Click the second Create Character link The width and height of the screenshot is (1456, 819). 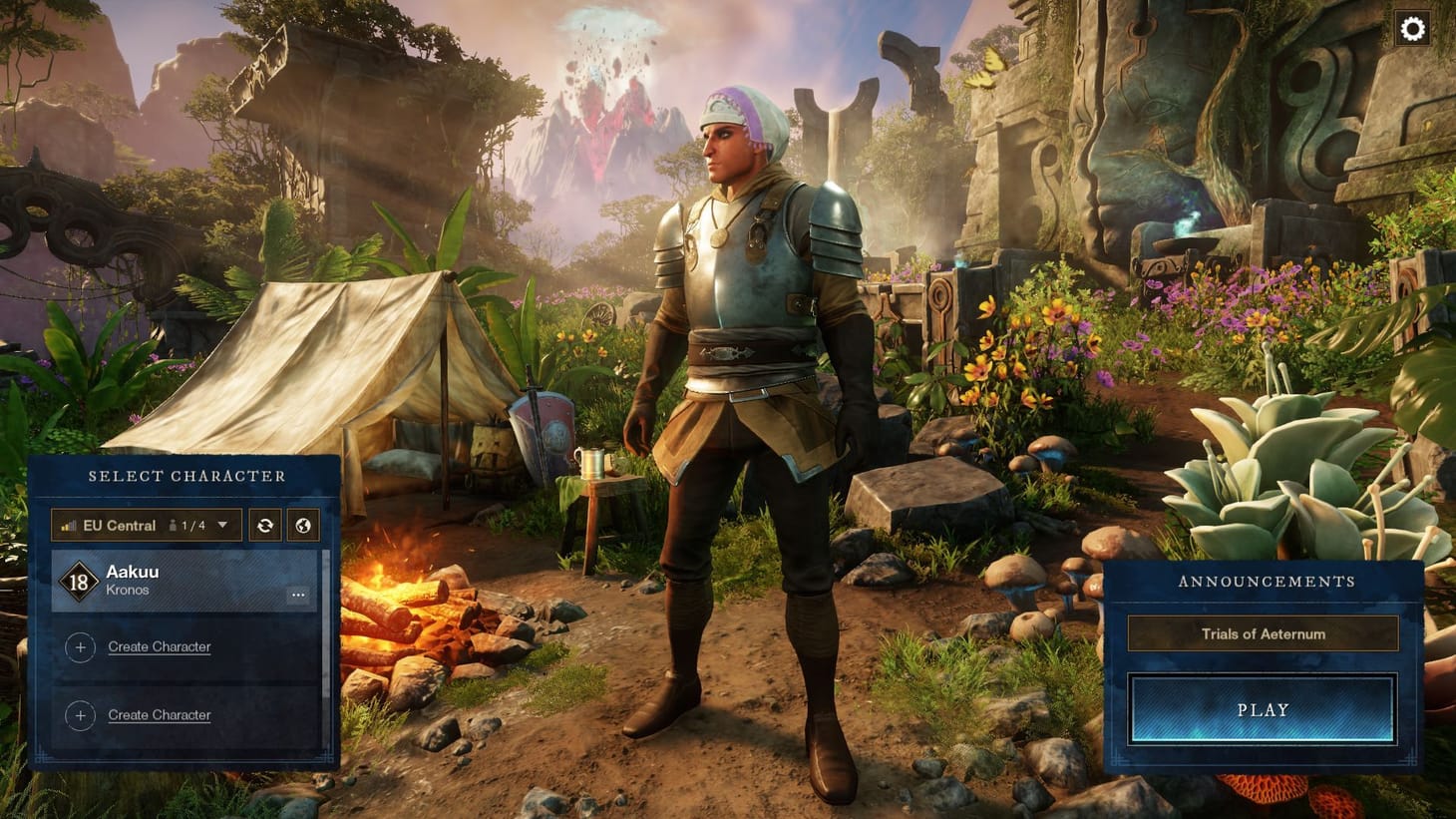coord(160,714)
